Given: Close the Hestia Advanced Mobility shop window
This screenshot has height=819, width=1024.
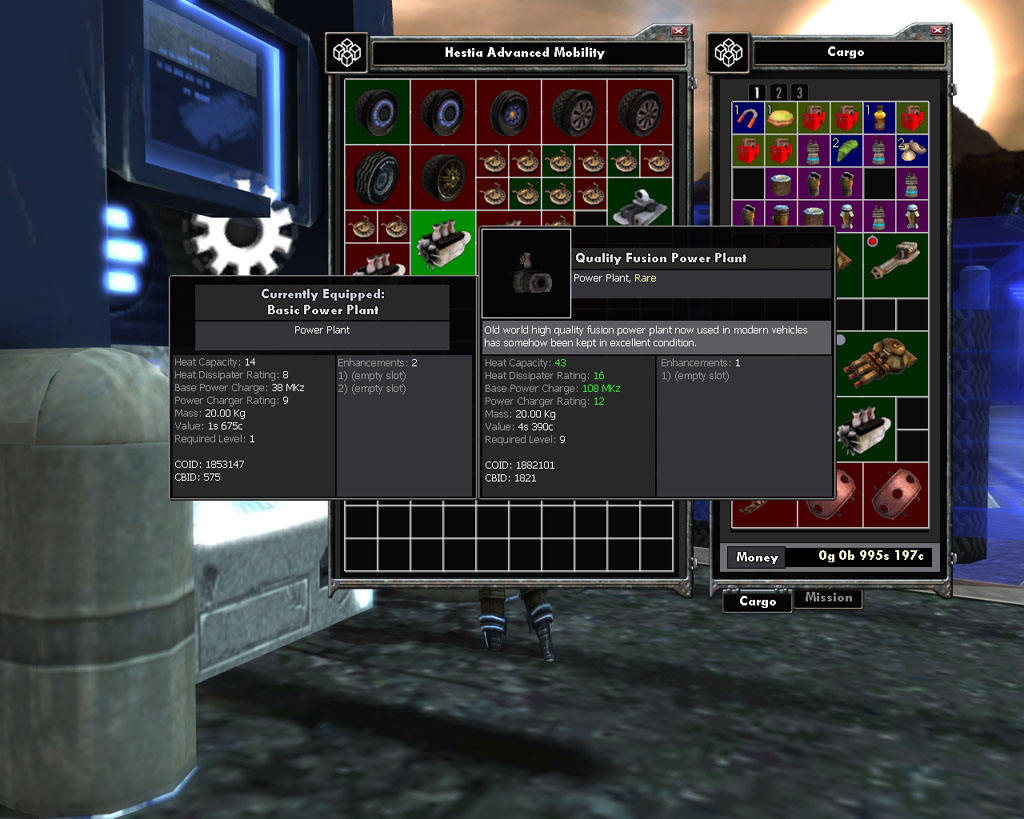Looking at the screenshot, I should point(679,31).
